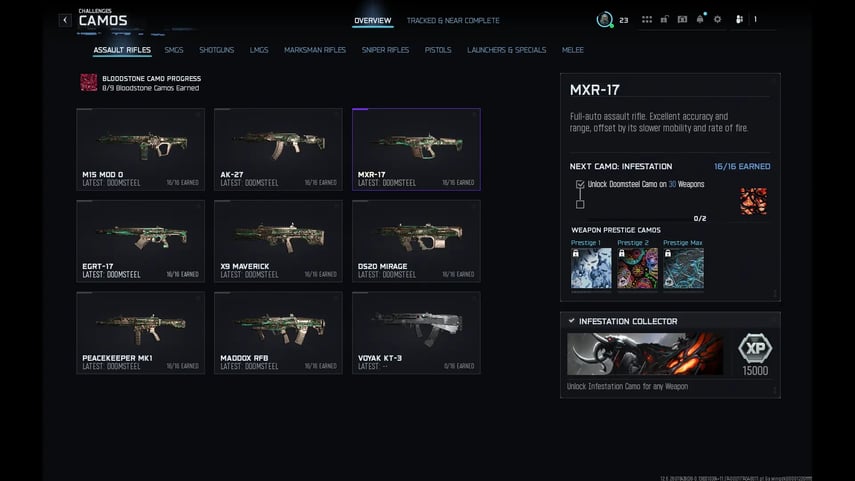Preview the Prestige 2 camo
This screenshot has height=481, width=855.
tap(637, 268)
